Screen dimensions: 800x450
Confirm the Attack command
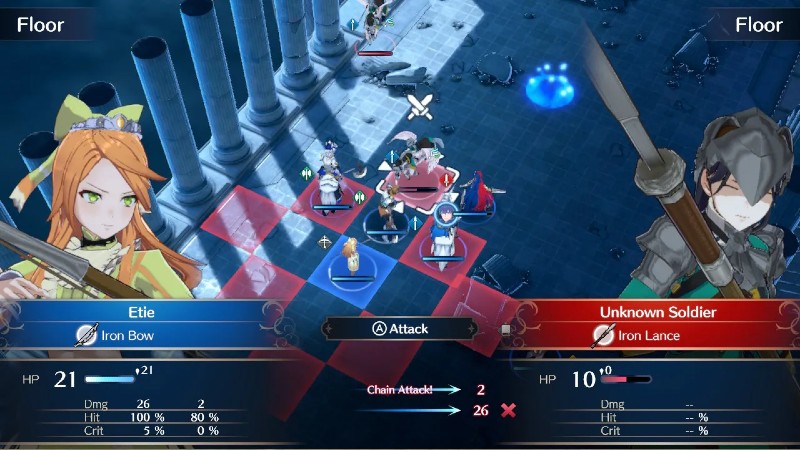pyautogui.click(x=399, y=328)
